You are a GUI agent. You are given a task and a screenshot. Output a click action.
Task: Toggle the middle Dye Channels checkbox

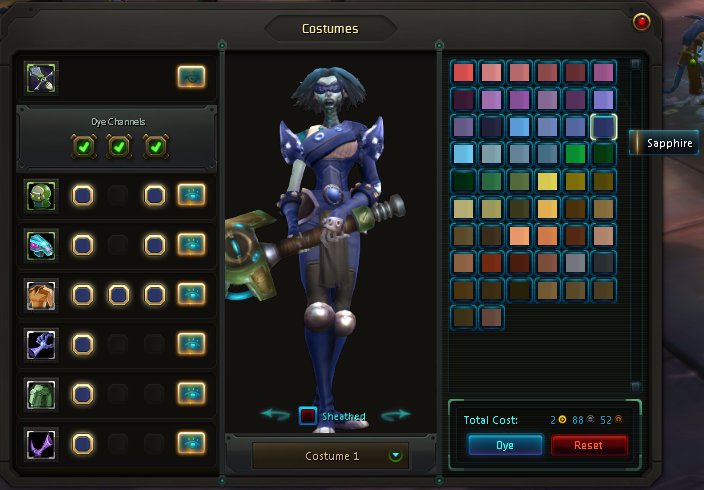[118, 147]
